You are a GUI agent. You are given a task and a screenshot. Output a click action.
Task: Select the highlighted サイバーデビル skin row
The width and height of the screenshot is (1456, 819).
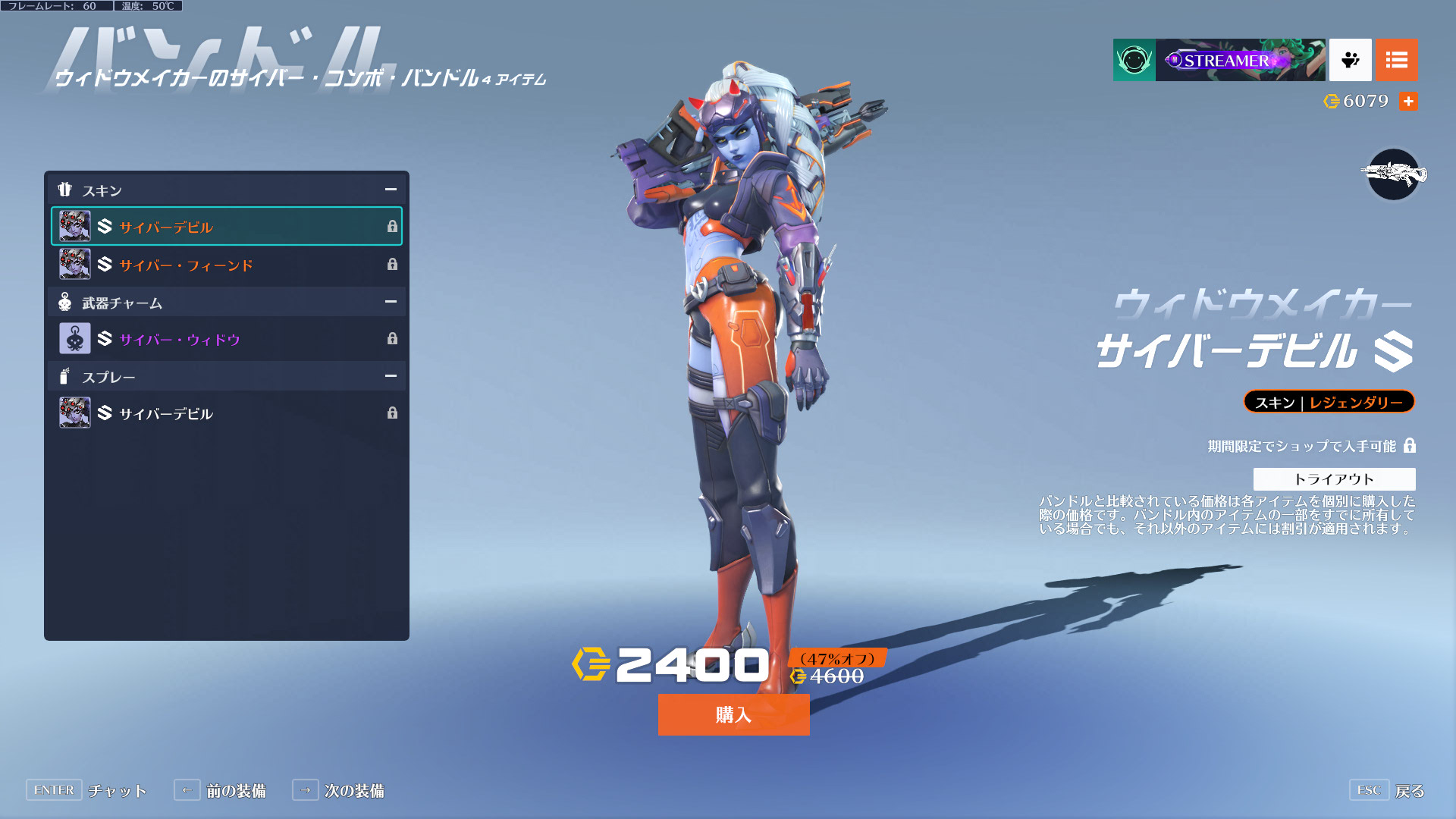point(226,226)
